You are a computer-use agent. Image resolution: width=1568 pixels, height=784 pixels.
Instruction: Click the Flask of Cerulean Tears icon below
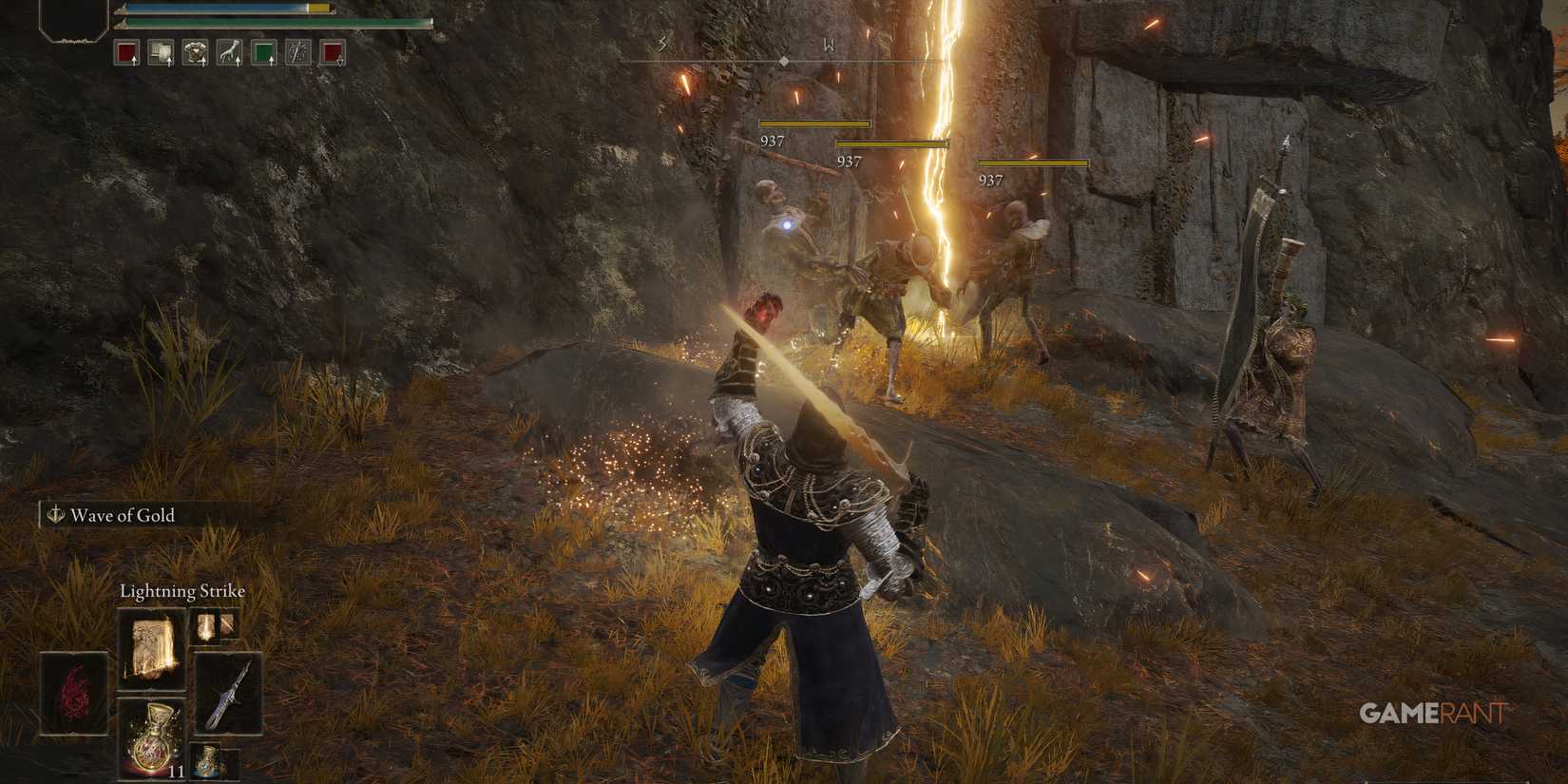(x=207, y=759)
